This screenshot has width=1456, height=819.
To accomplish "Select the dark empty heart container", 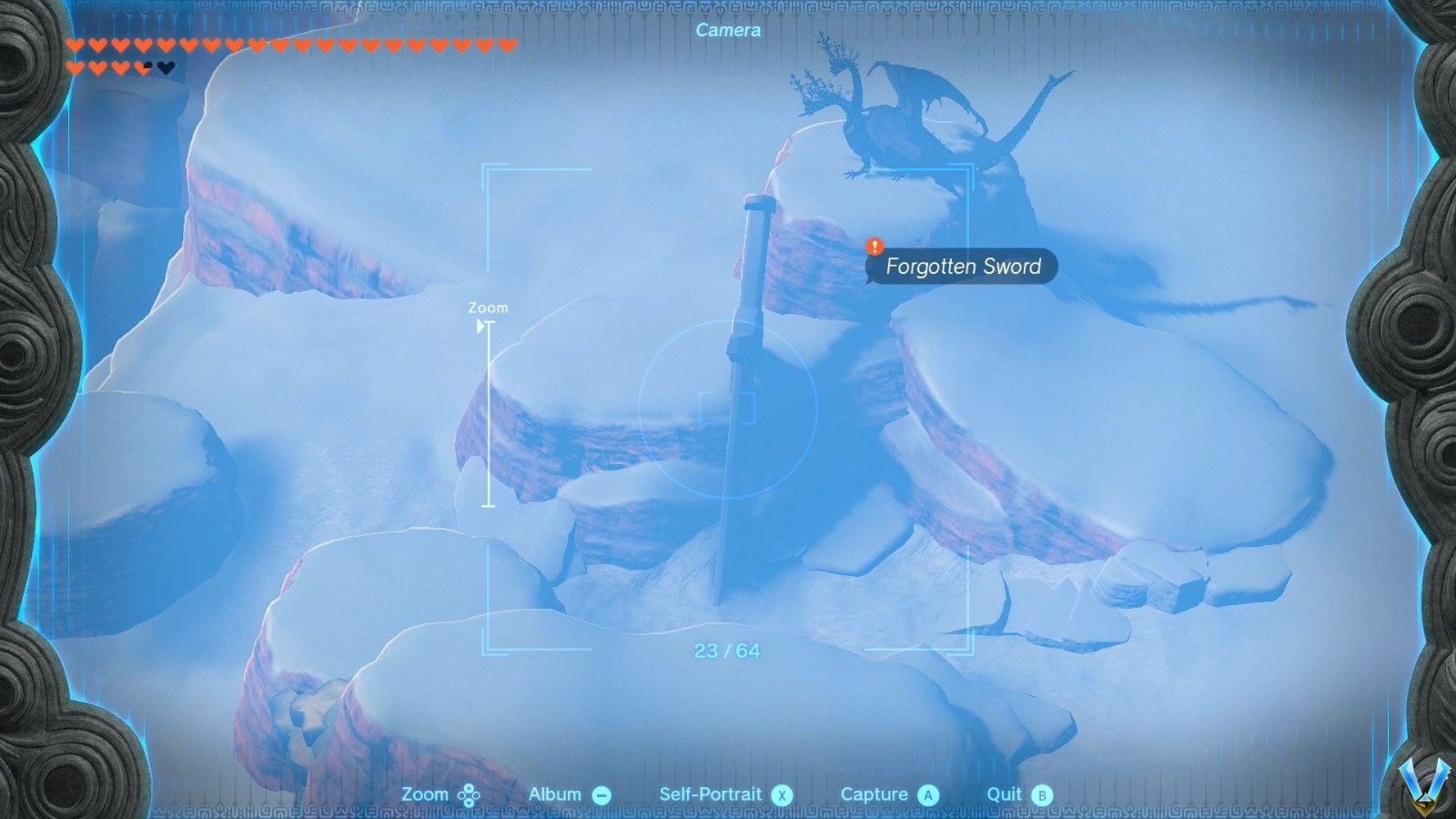I will pos(166,67).
